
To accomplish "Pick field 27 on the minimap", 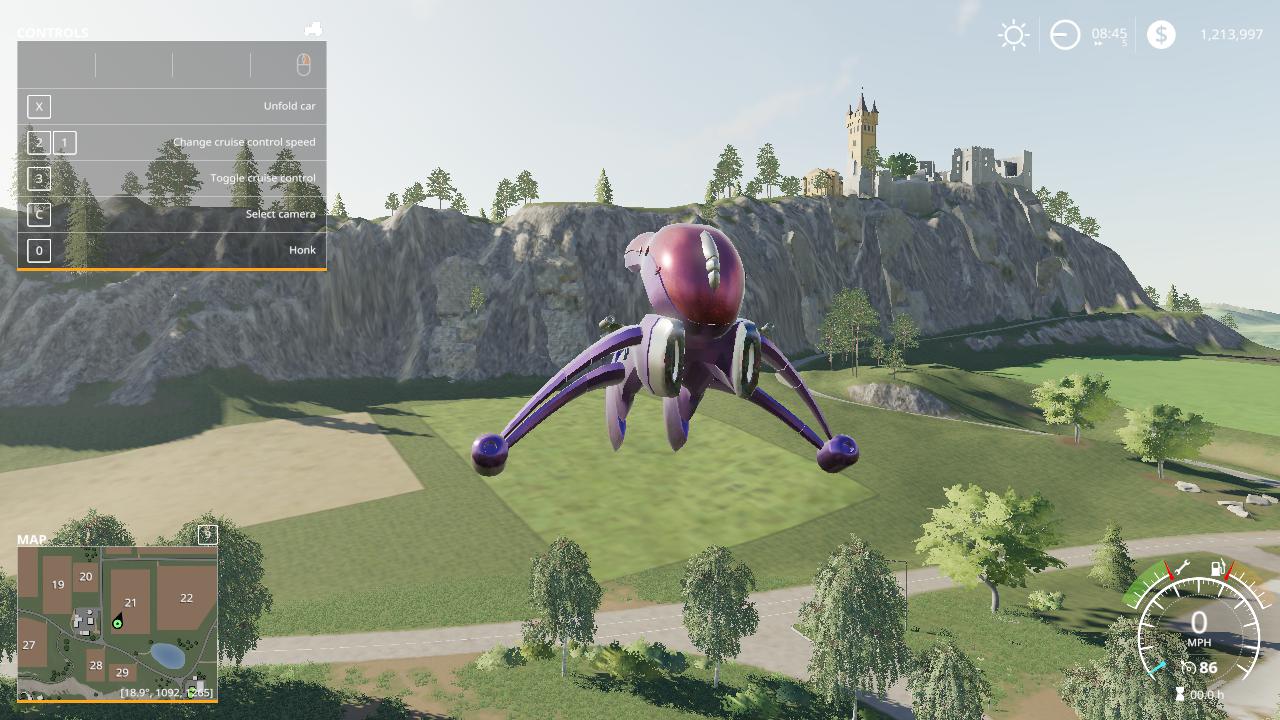I will point(29,645).
